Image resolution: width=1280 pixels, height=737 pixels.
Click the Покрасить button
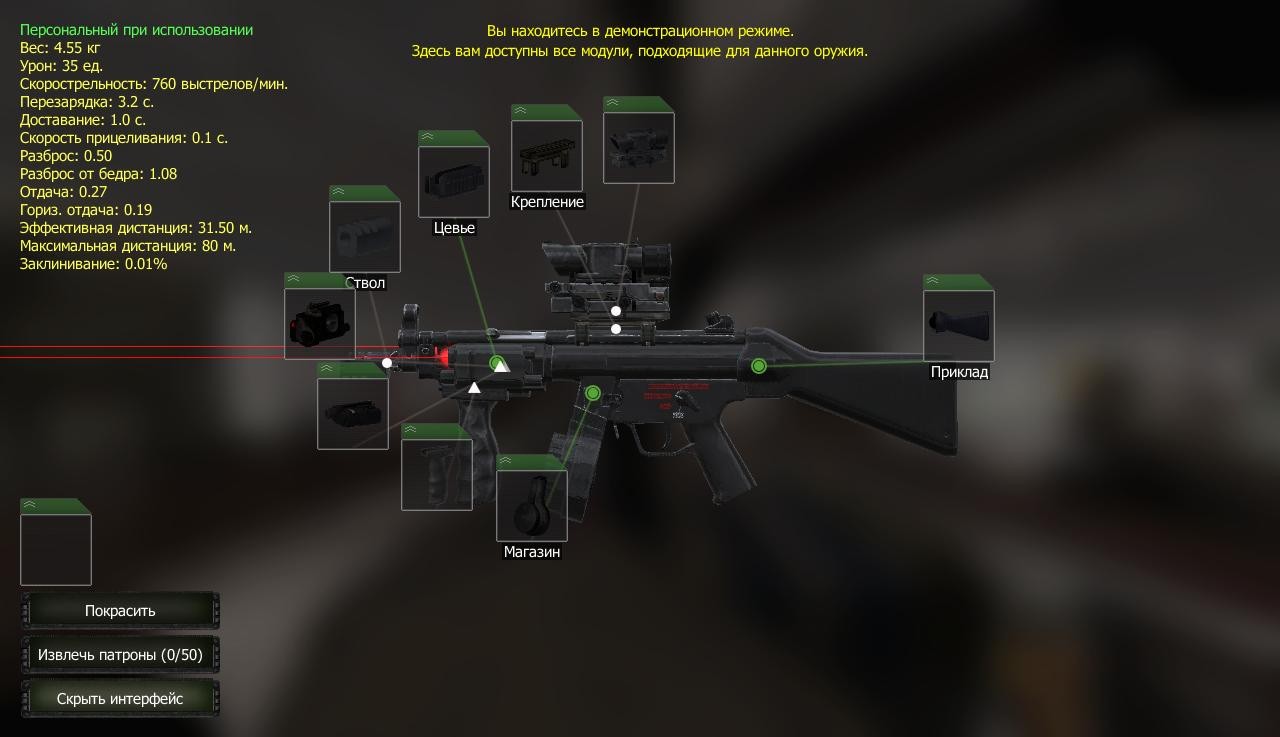[120, 611]
